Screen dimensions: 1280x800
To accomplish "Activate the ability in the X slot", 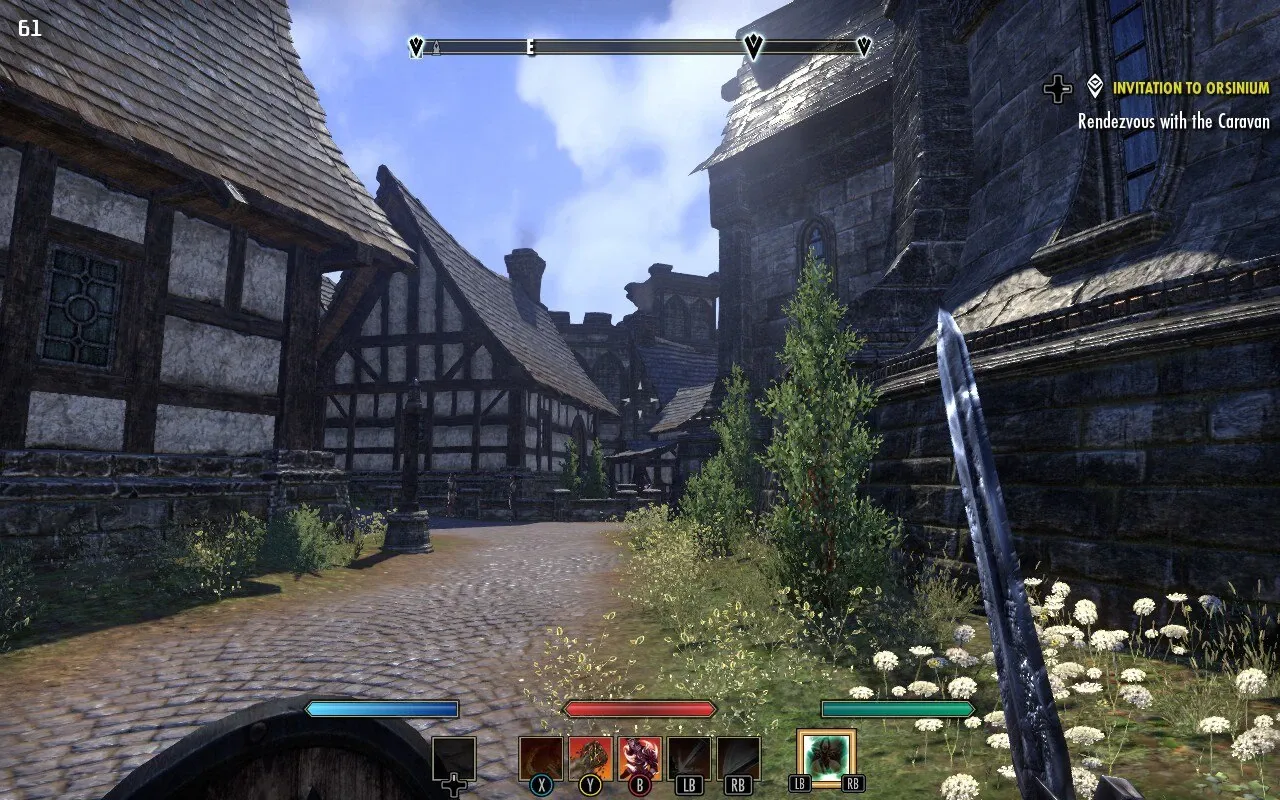I will click(x=540, y=755).
